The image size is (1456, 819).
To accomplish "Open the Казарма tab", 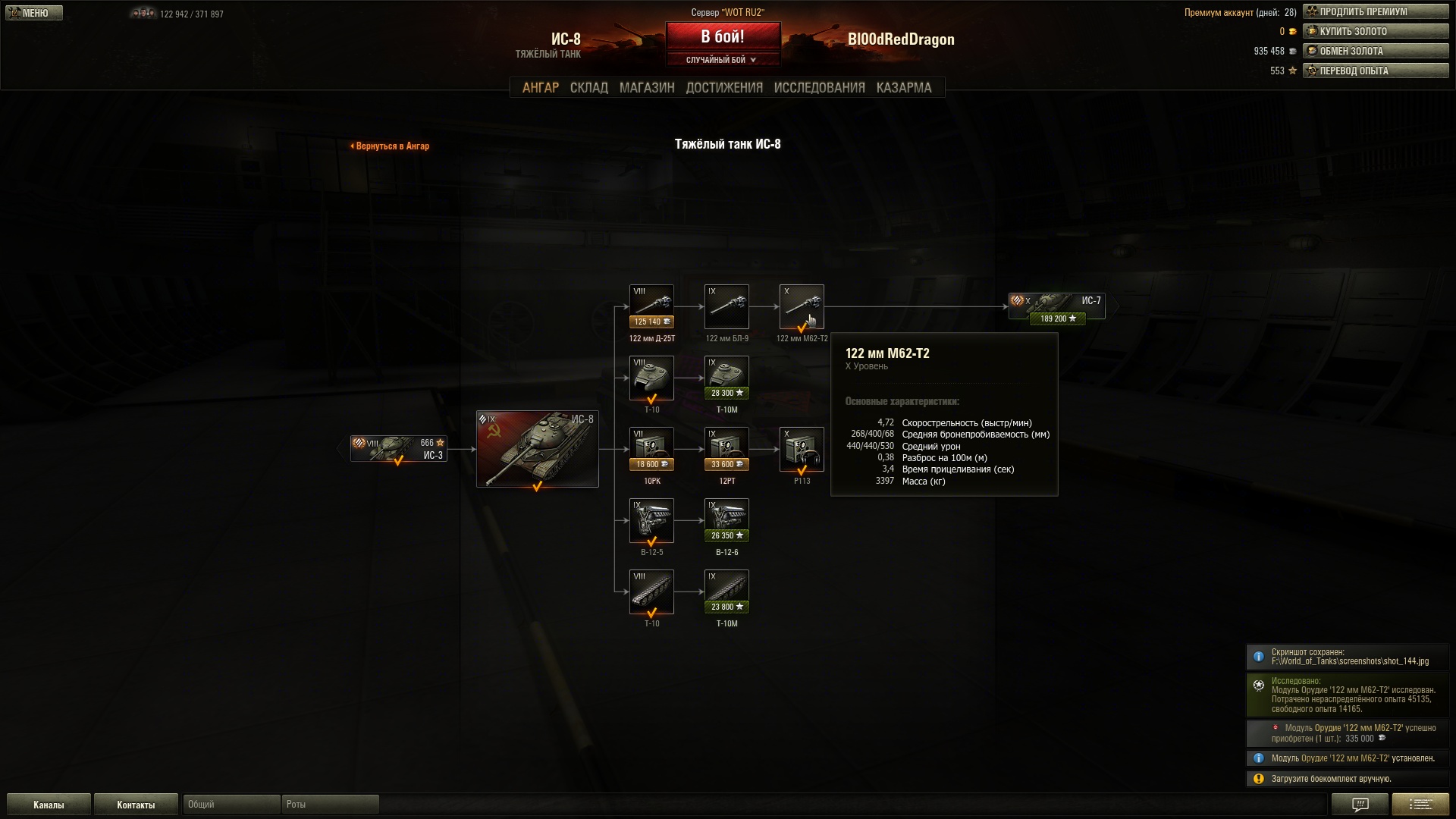I will coord(903,88).
